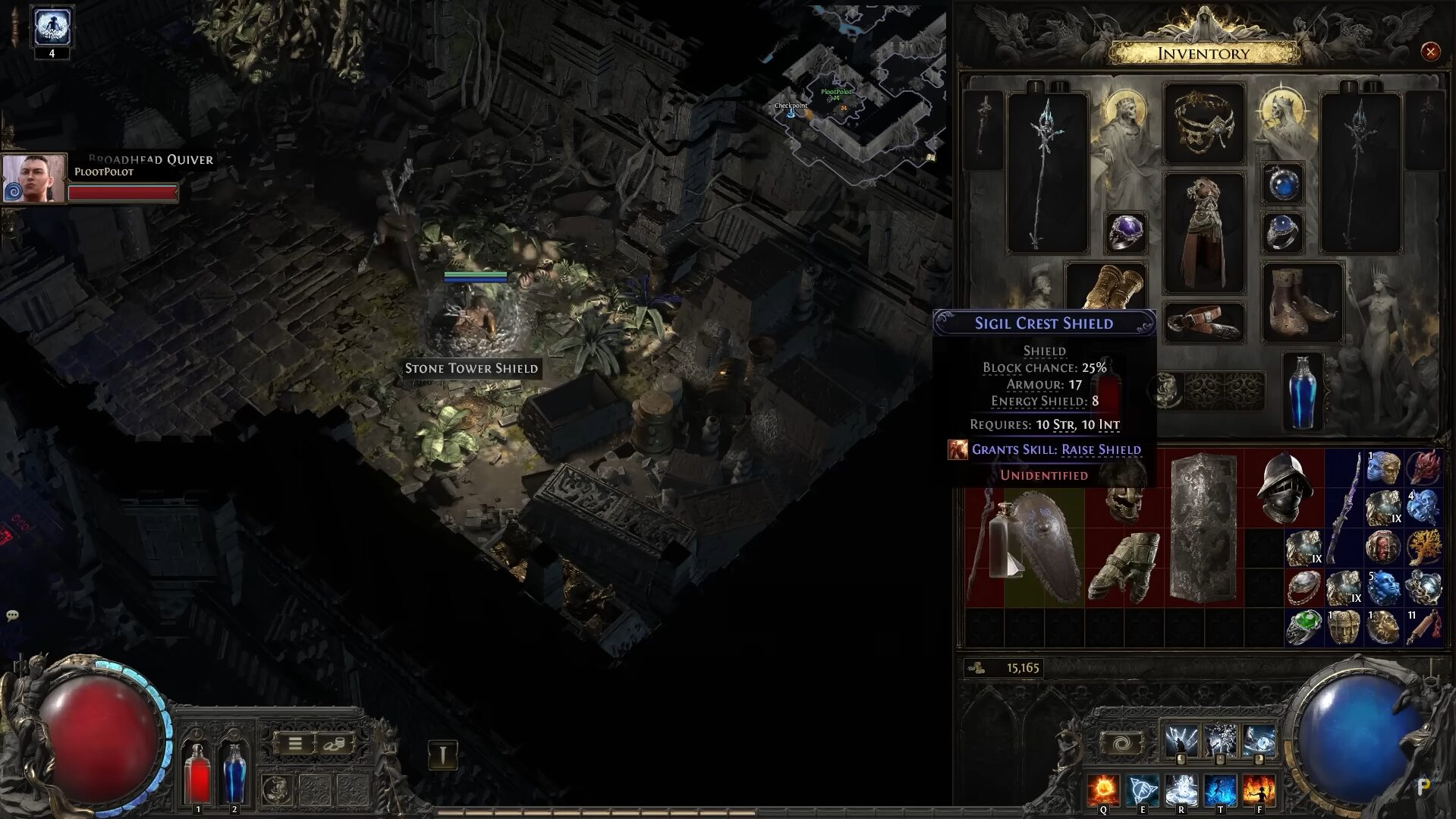This screenshot has height=819, width=1456.
Task: Close the Inventory panel
Action: tap(1430, 50)
